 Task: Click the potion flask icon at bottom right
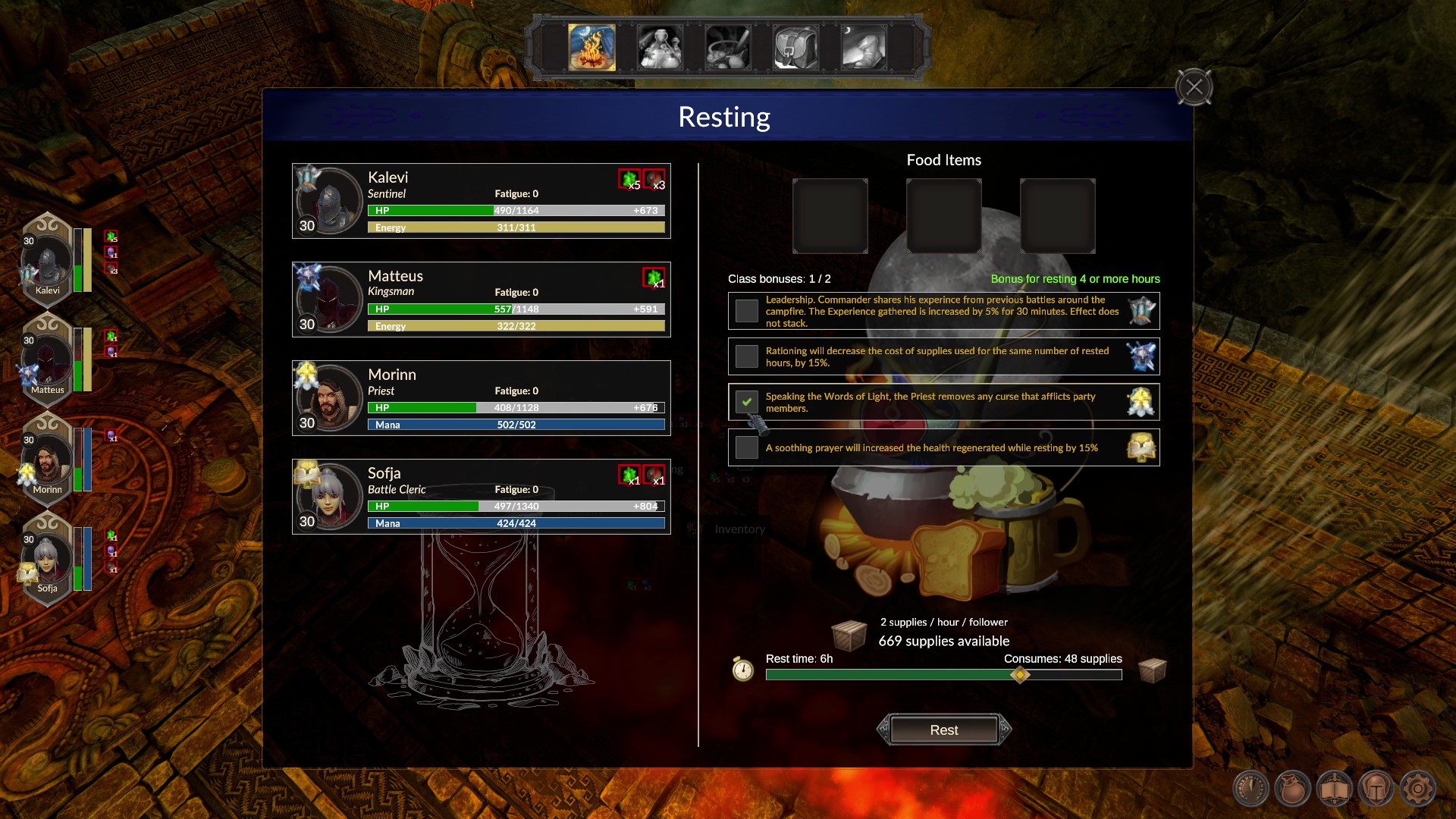point(1293,787)
